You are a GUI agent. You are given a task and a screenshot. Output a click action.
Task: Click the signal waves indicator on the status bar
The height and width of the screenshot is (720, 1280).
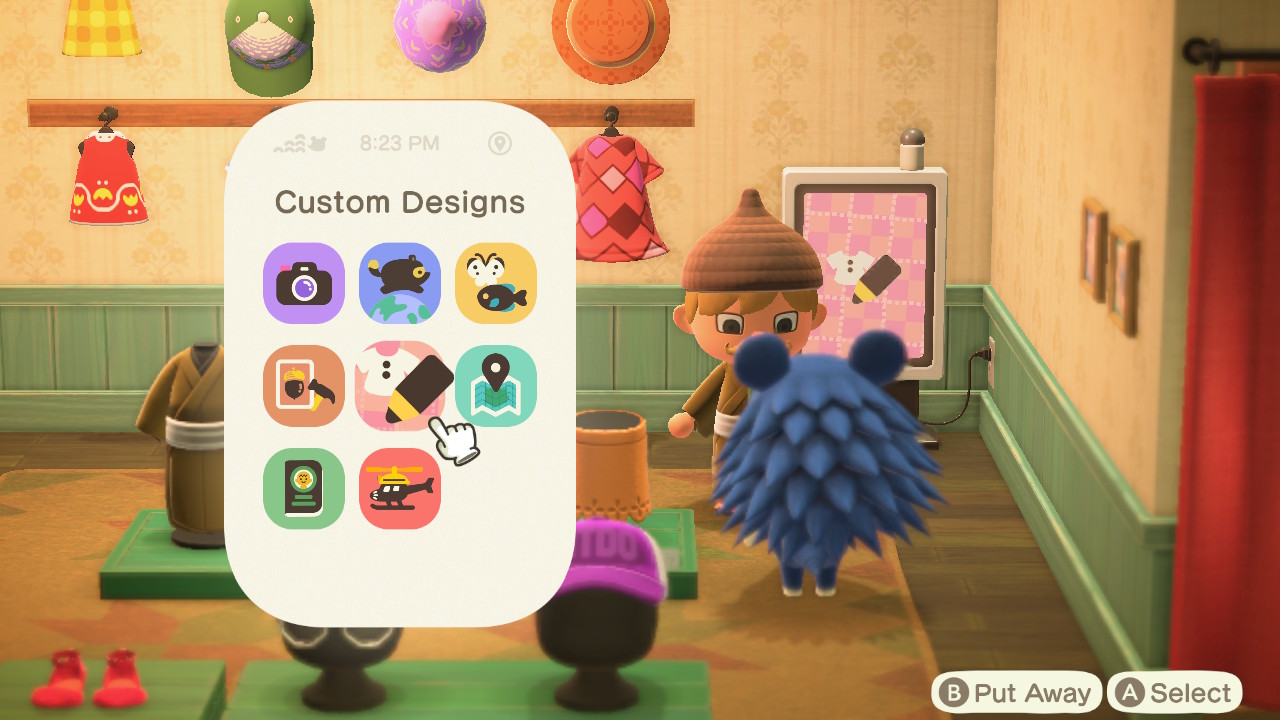pyautogui.click(x=290, y=144)
